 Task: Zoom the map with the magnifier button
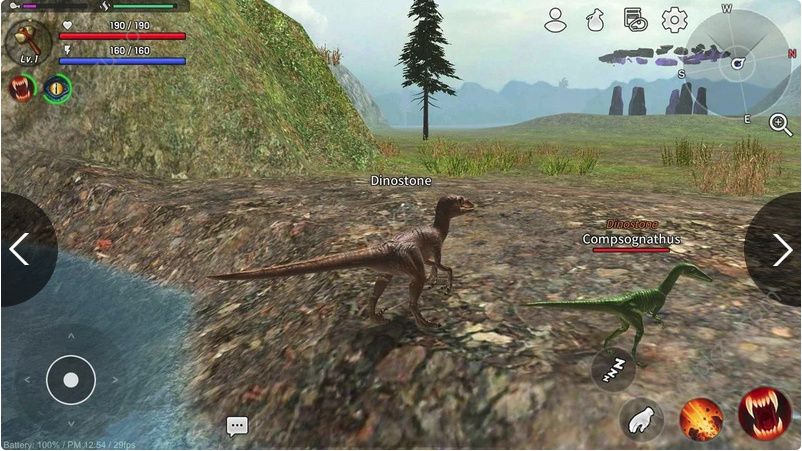click(780, 124)
